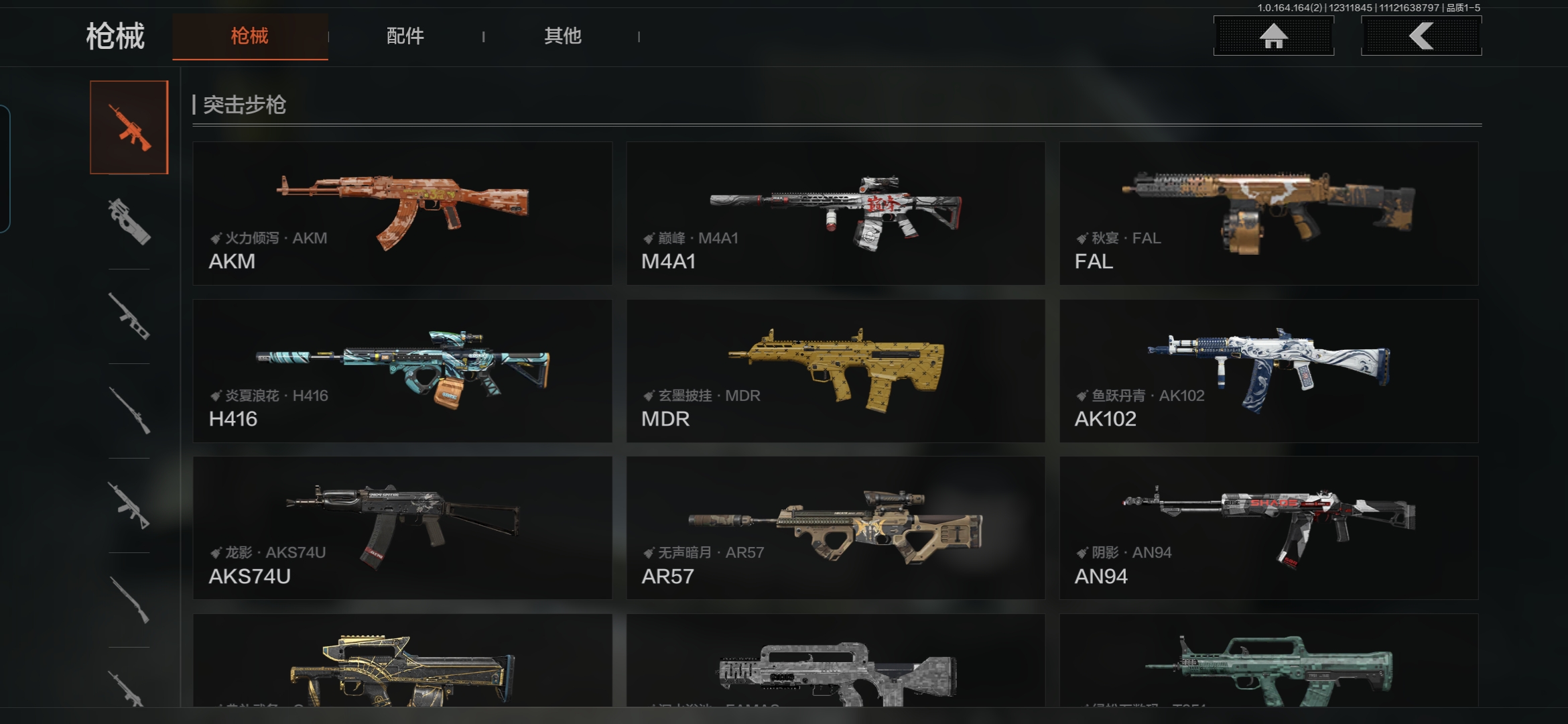This screenshot has height=724, width=1568.
Task: Open the 配件 tab
Action: [x=405, y=36]
